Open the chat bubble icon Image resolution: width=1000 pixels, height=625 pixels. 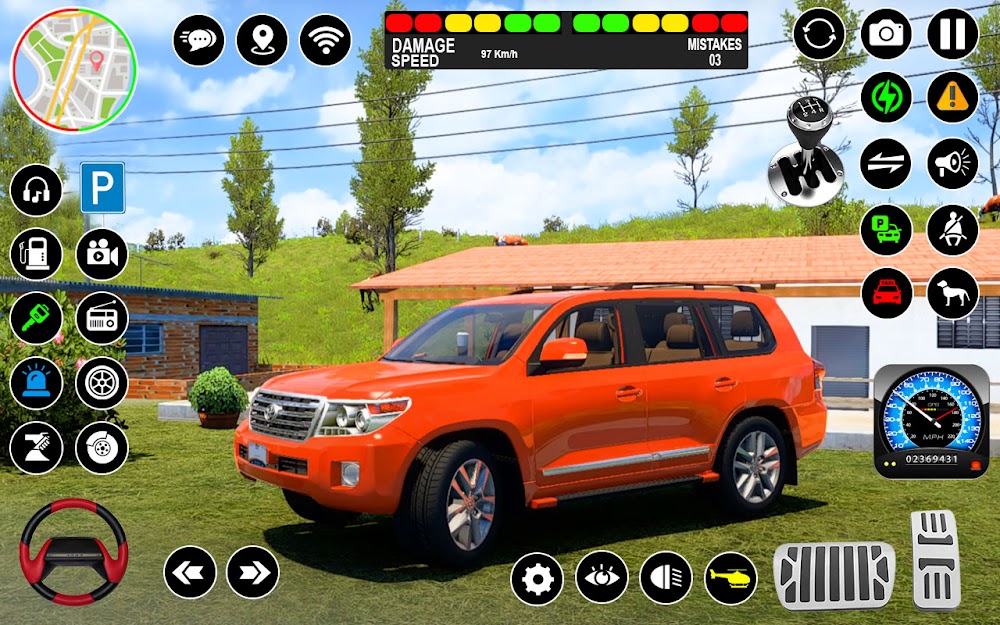point(199,40)
